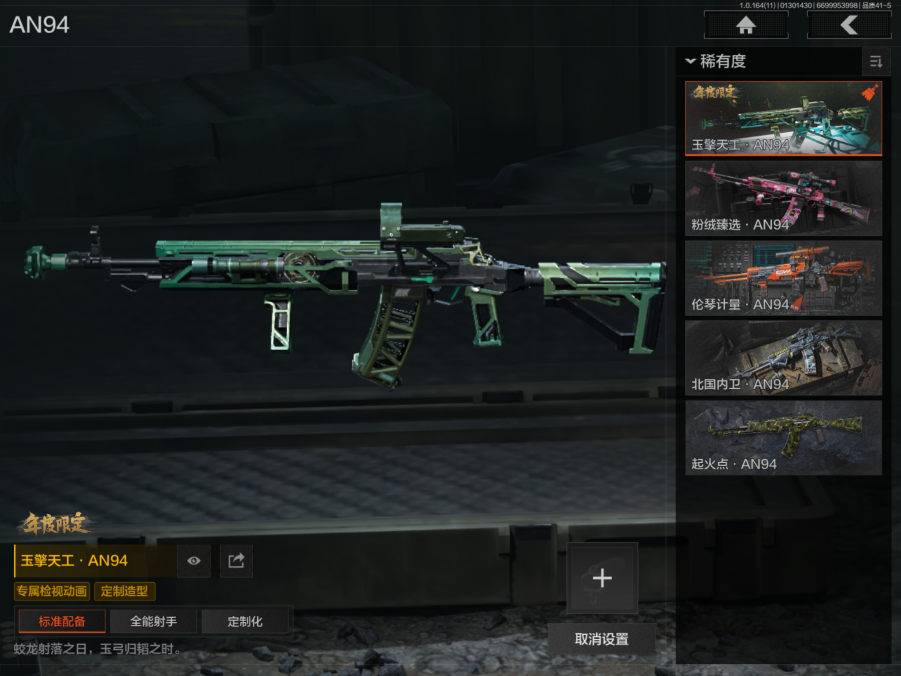The width and height of the screenshot is (901, 676).
Task: Preview the skin with the eye icon
Action: (x=194, y=561)
